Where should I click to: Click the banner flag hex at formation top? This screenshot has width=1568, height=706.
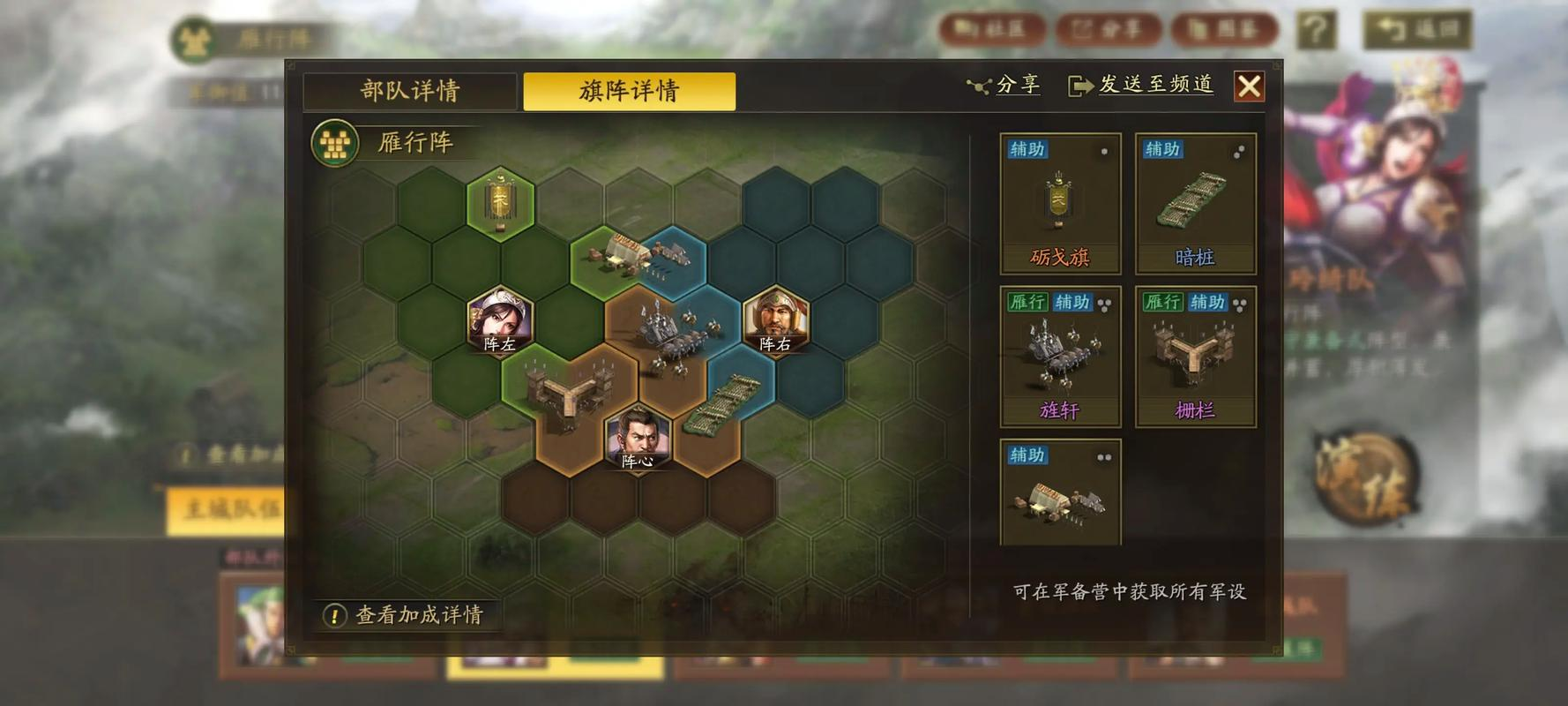coord(498,201)
